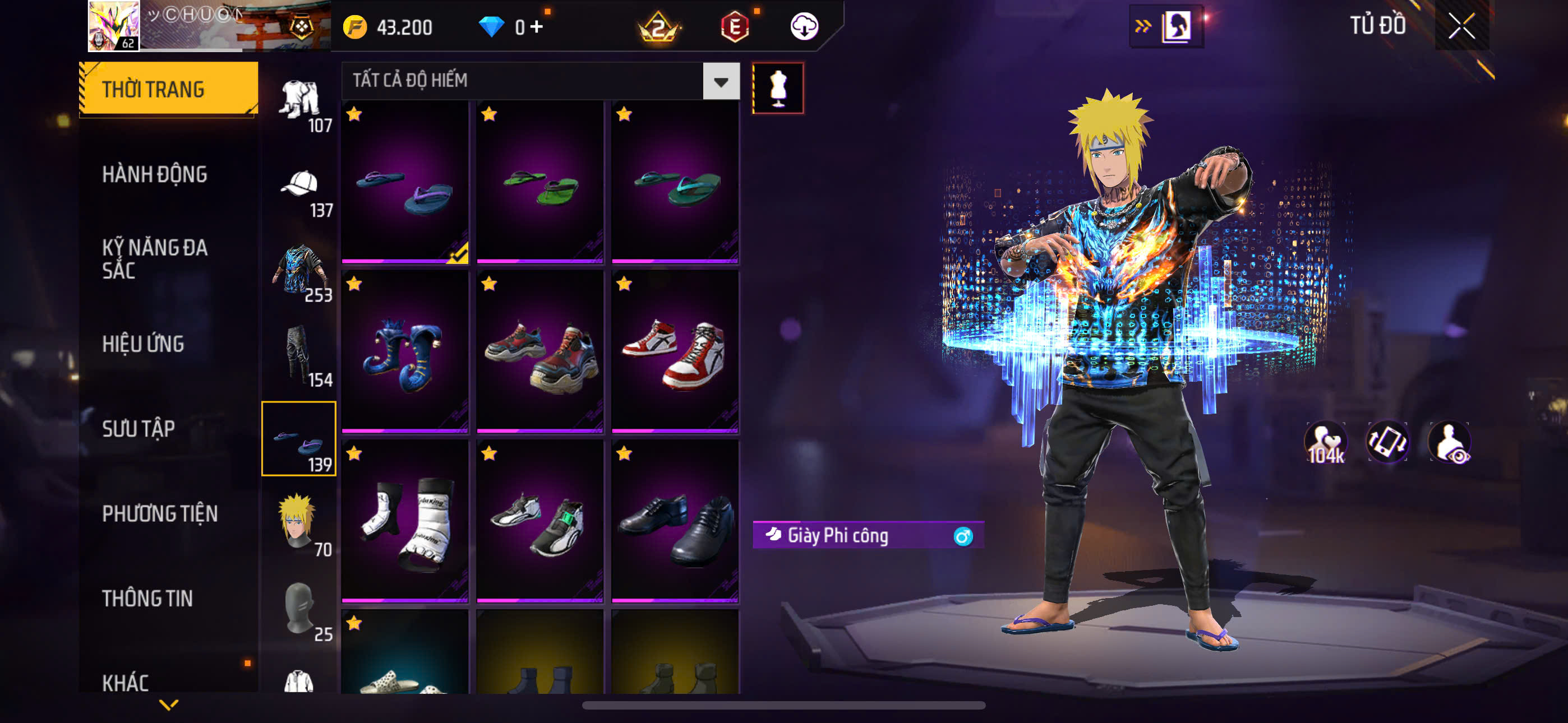Pick the white martial arts foot guards
Viewport: 1568px width, 723px height.
pyautogui.click(x=405, y=522)
